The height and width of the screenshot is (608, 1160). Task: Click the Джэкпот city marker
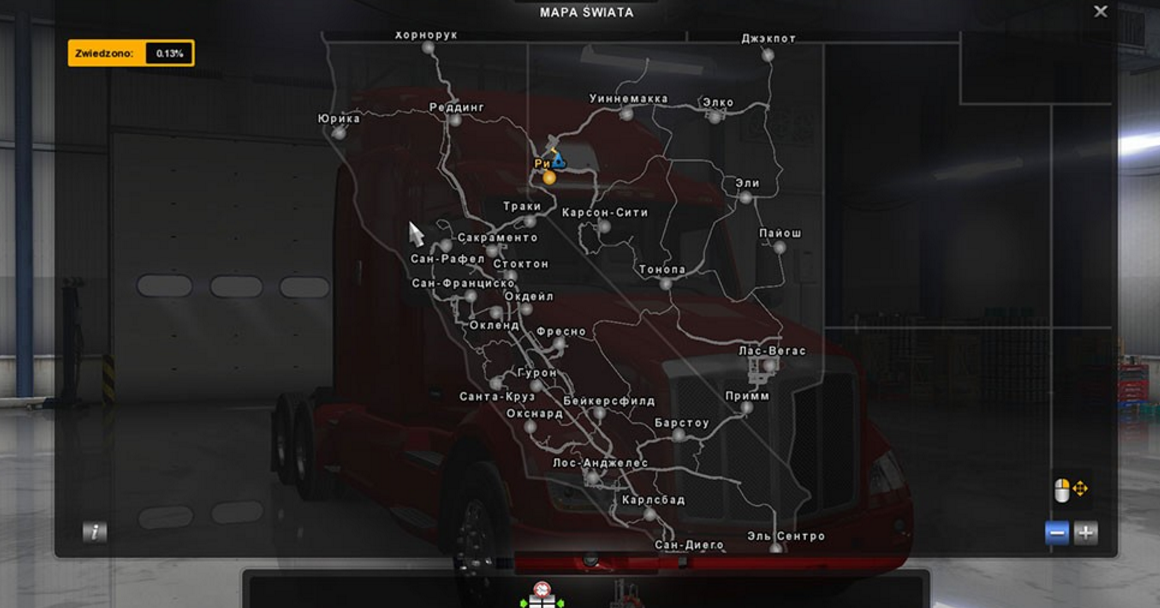(768, 55)
